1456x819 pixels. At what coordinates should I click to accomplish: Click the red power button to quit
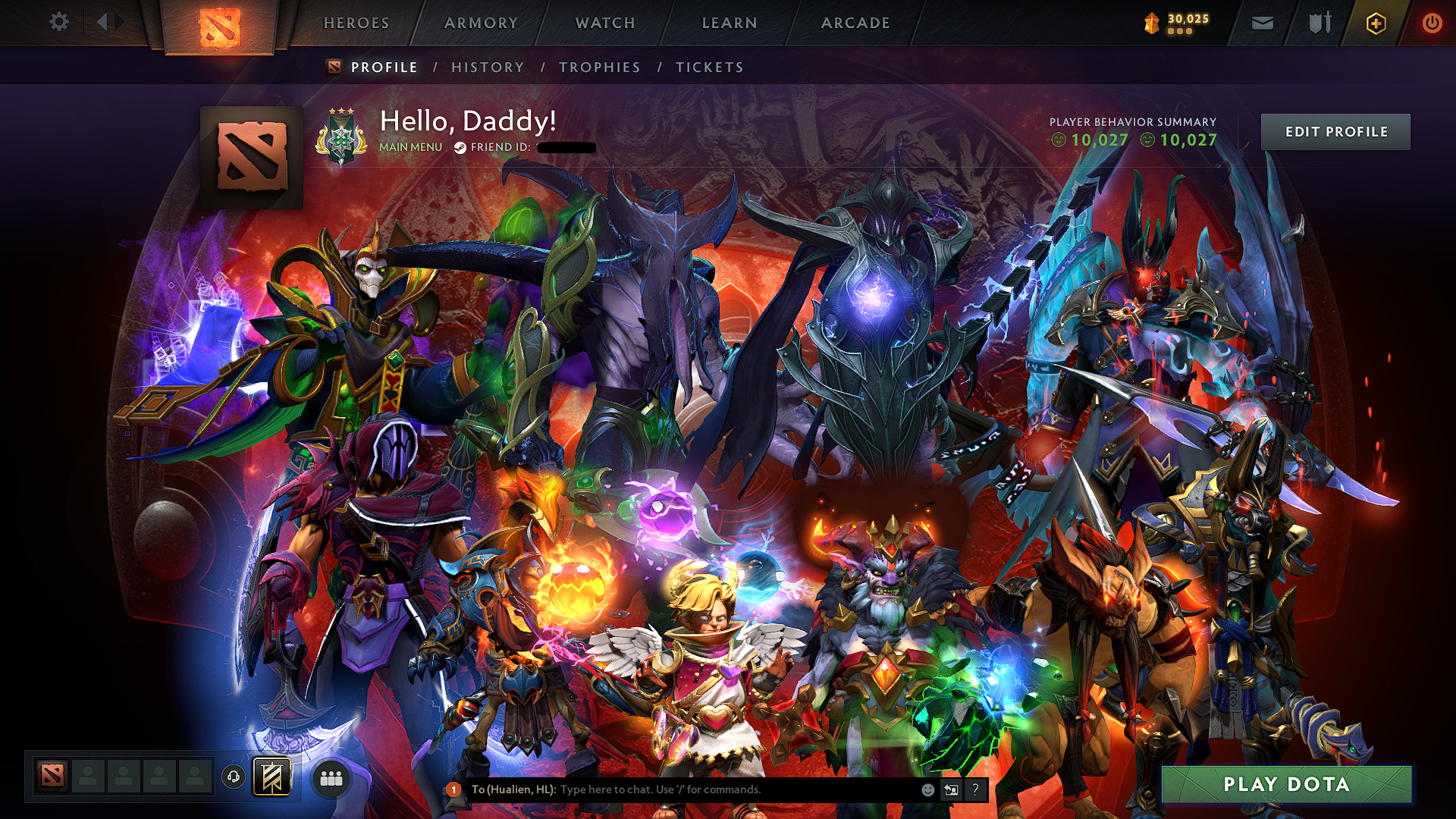point(1433,23)
